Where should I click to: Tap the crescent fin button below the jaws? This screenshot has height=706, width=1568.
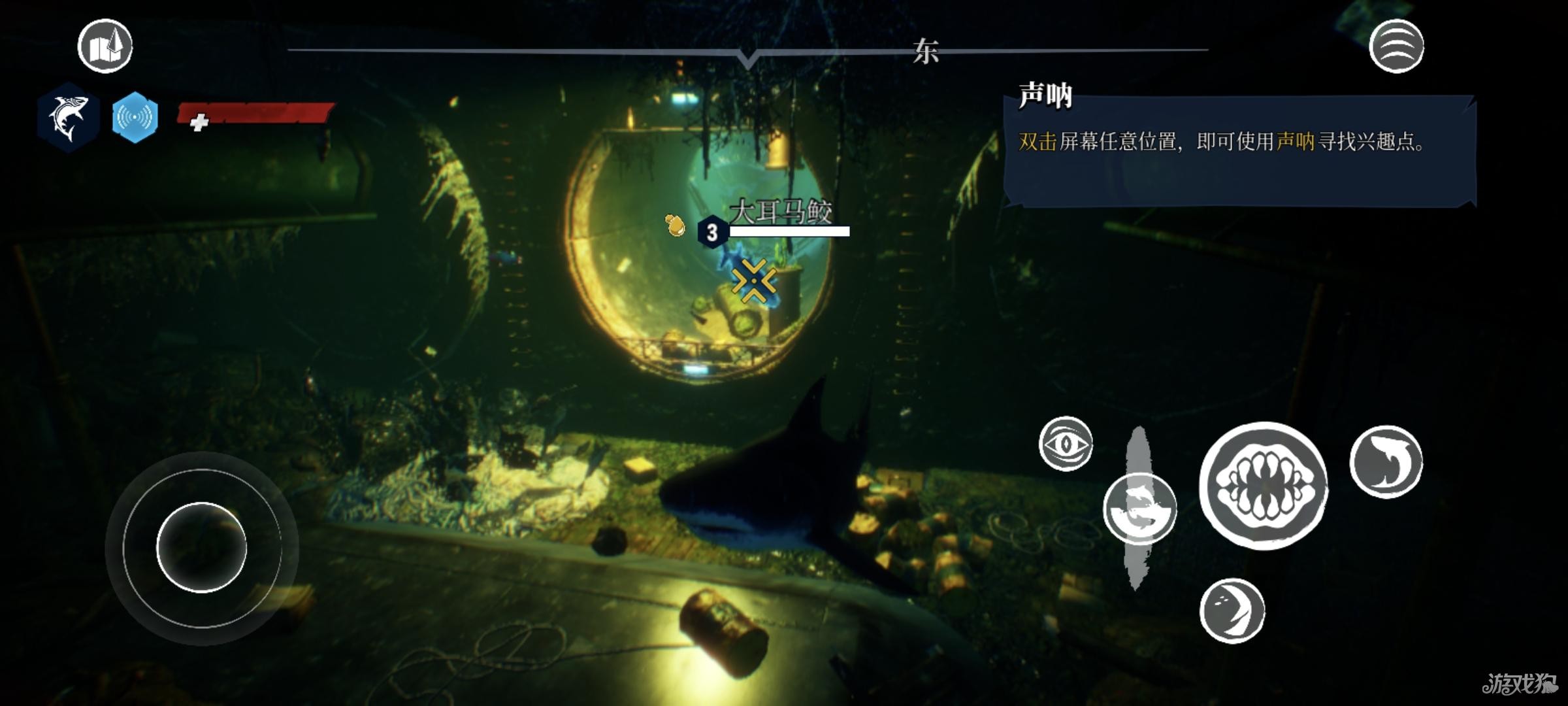(x=1232, y=610)
